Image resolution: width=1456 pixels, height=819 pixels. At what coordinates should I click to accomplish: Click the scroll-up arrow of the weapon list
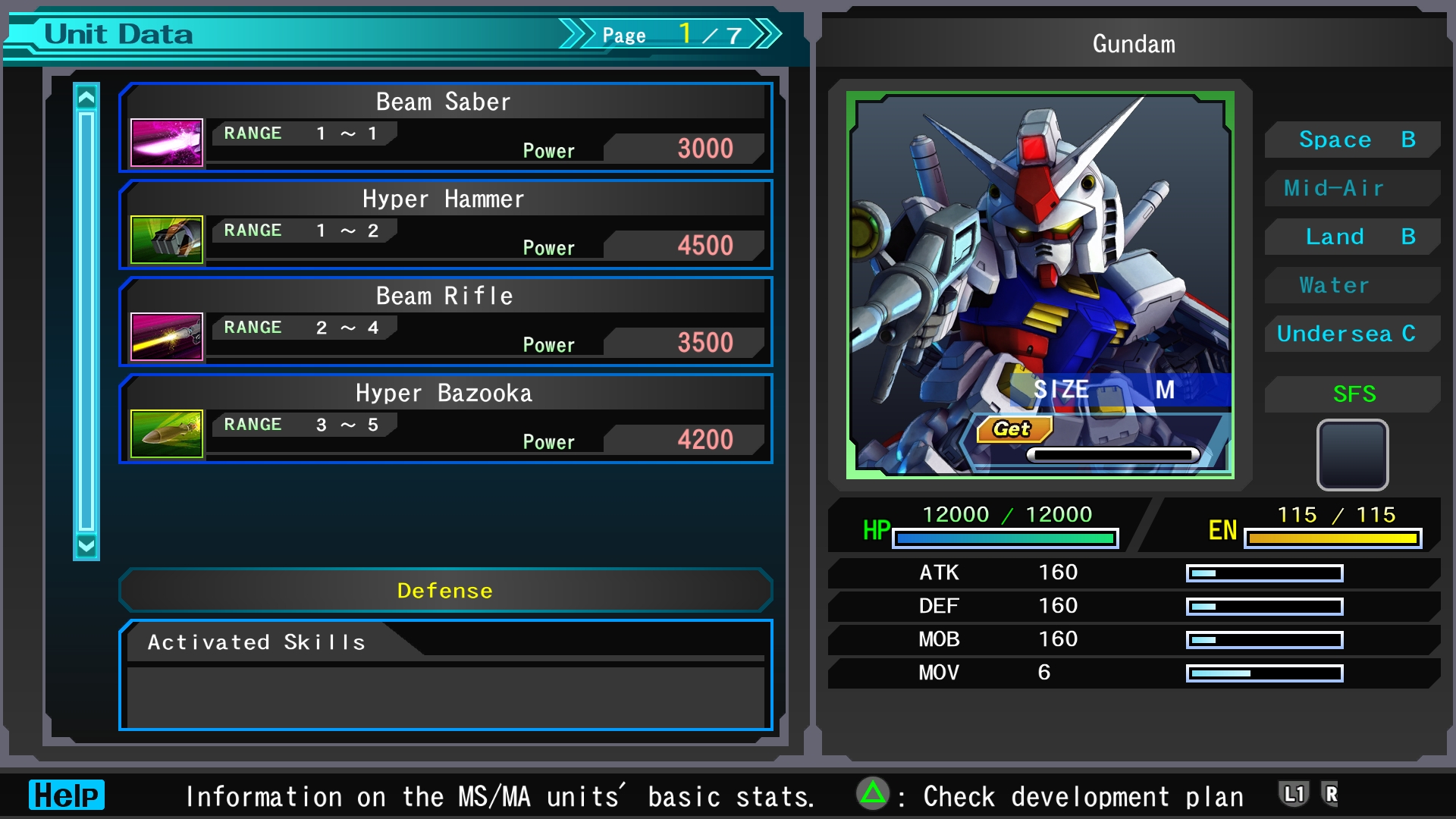click(86, 98)
